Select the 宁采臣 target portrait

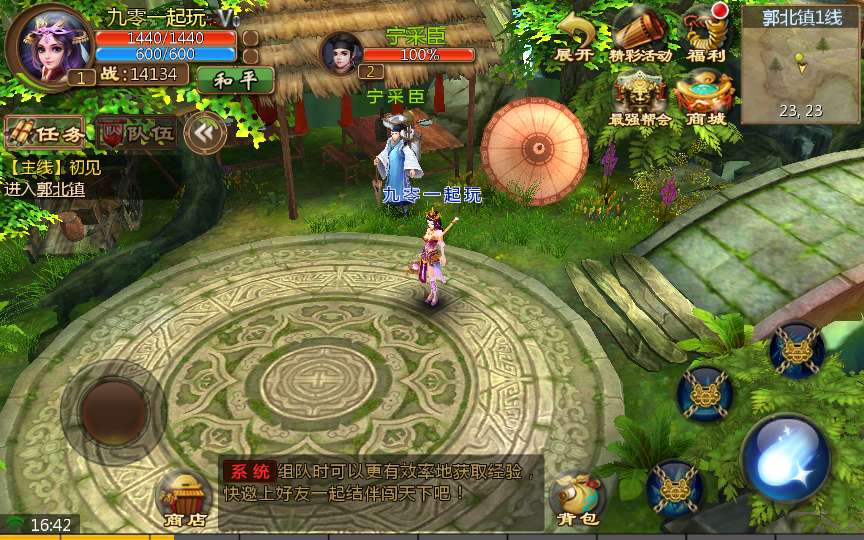(x=342, y=55)
